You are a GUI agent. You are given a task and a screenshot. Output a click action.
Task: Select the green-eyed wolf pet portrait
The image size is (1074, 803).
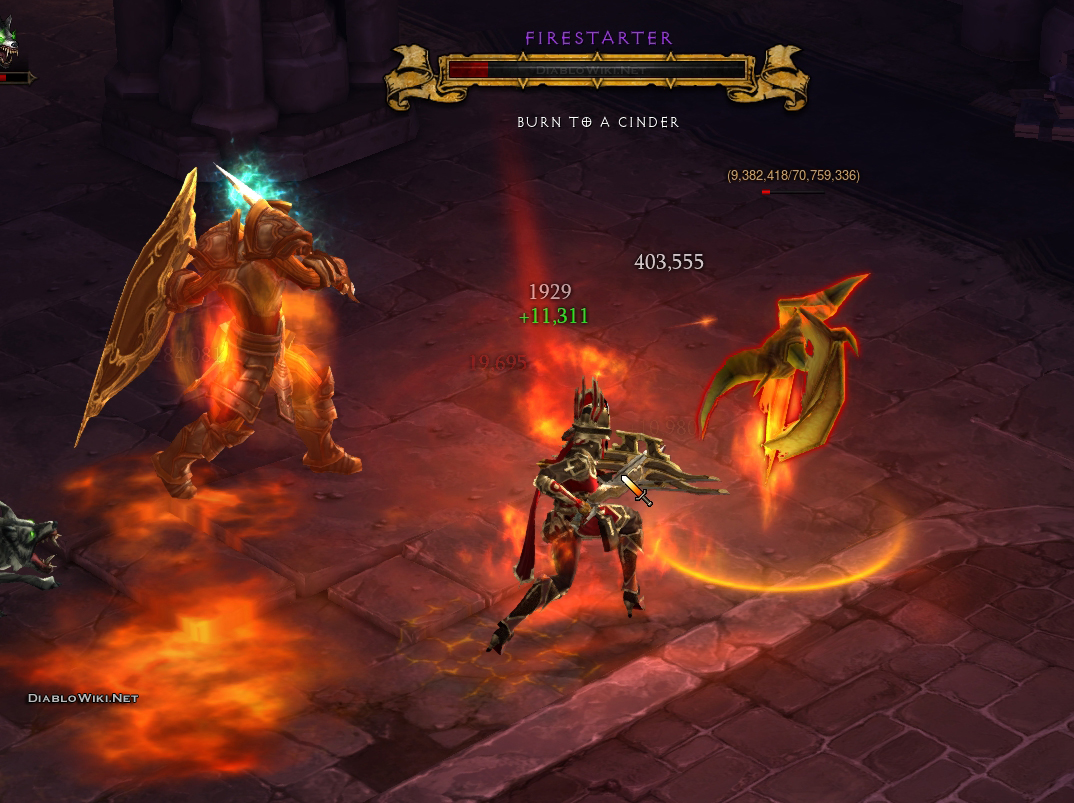coord(8,42)
